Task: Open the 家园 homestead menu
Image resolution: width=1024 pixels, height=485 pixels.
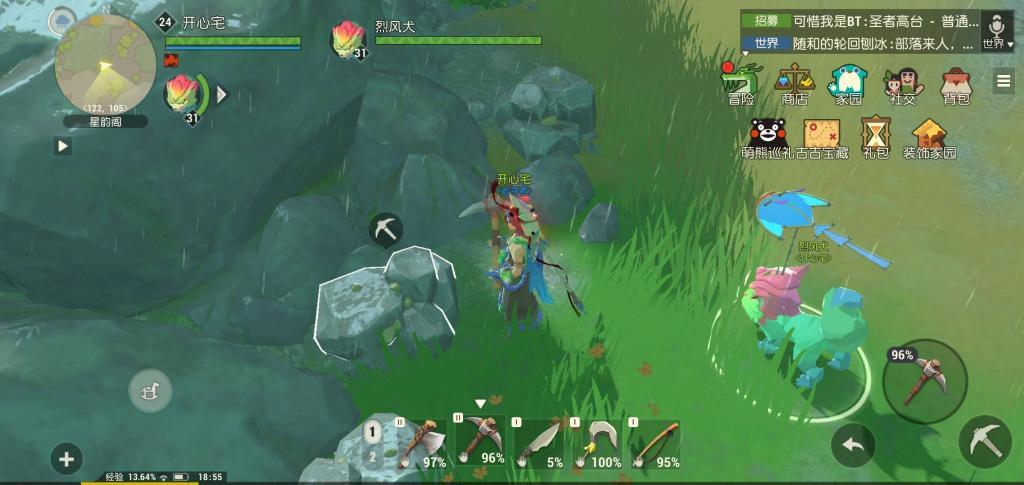Action: 848,82
